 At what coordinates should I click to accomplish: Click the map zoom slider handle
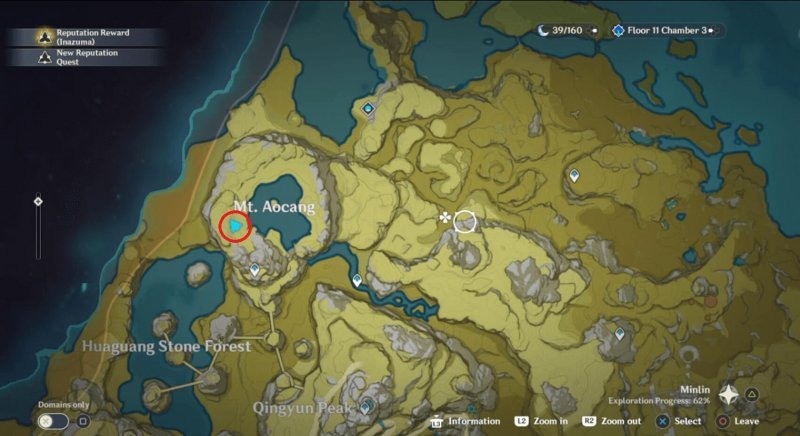38,201
